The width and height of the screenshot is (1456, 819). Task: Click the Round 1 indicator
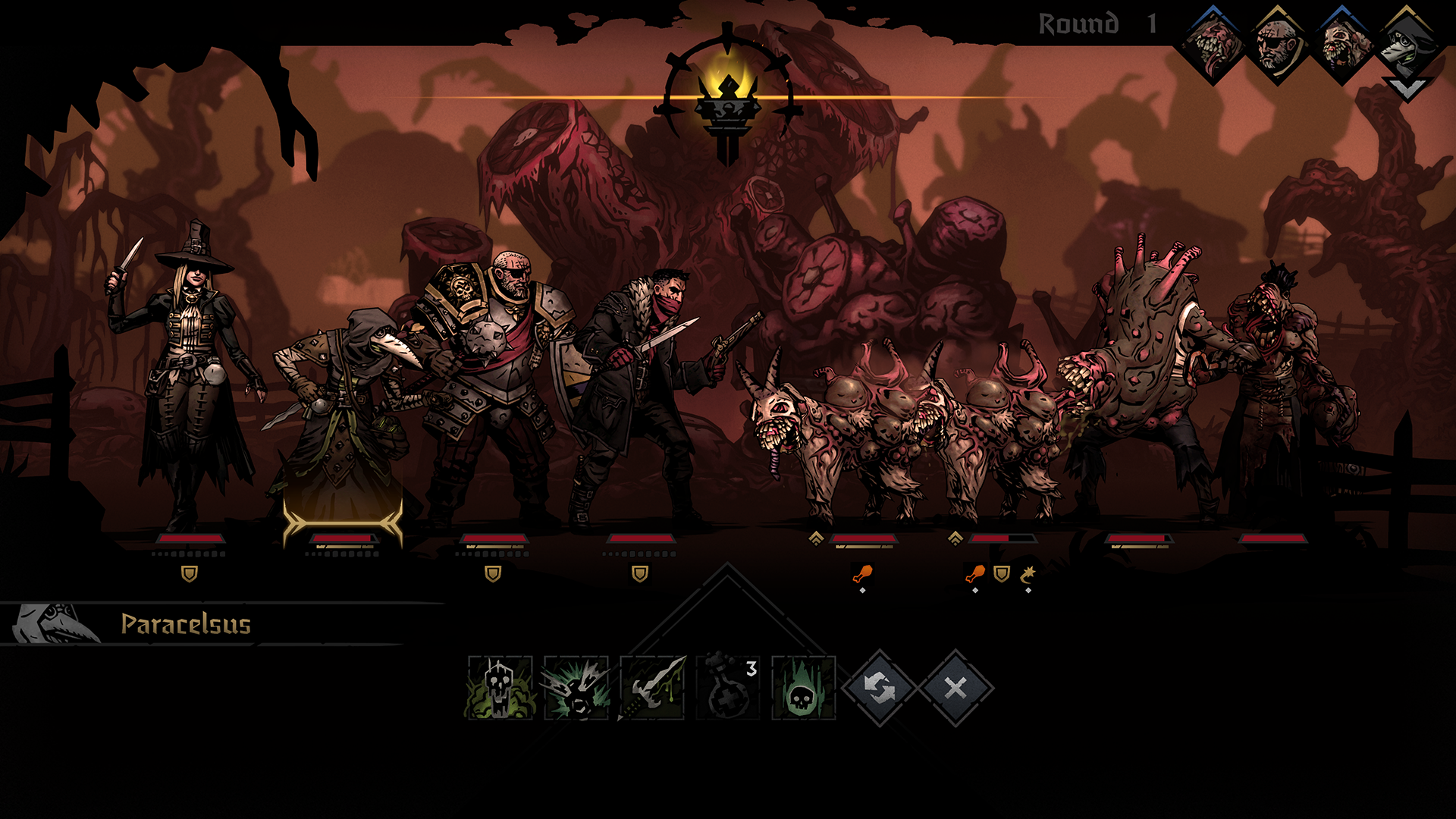[1093, 24]
